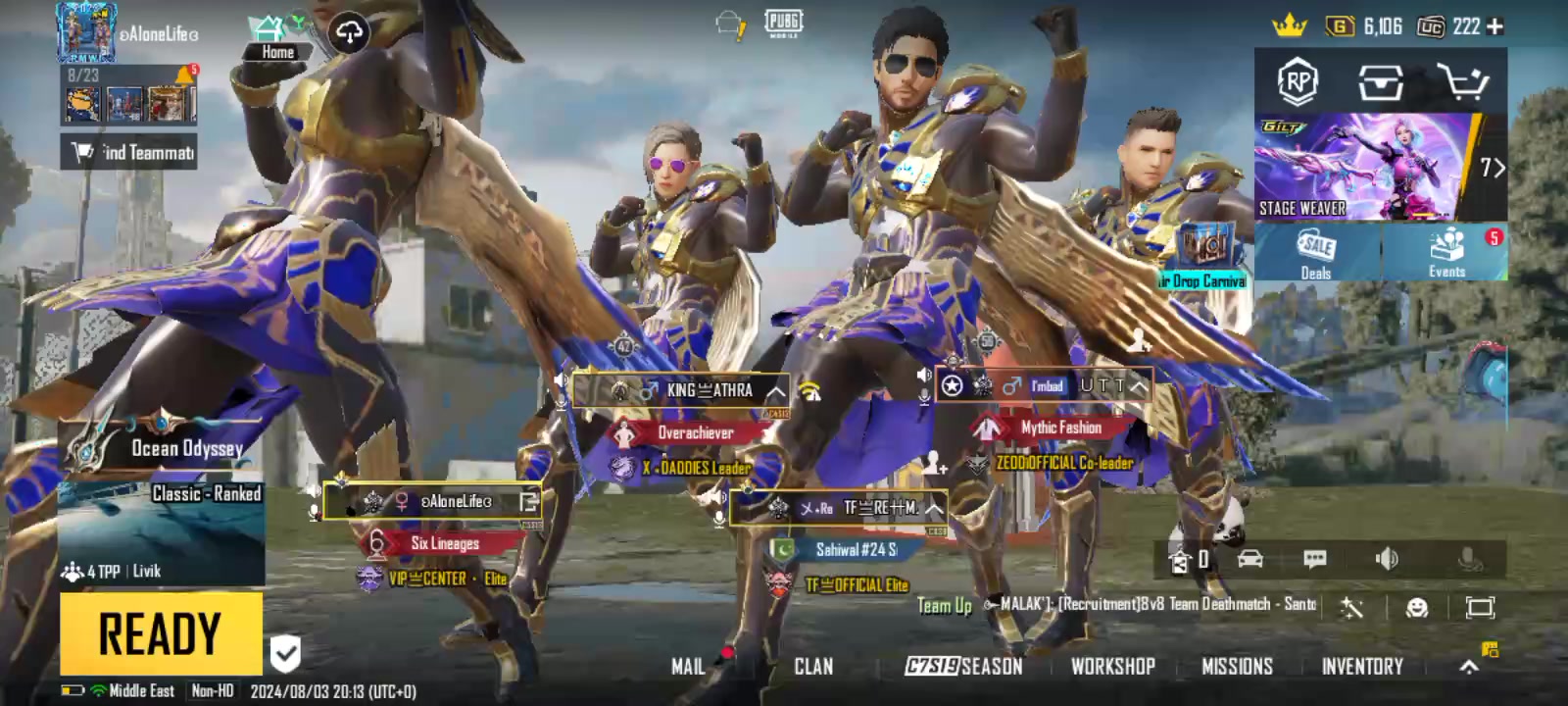1568x706 pixels.
Task: View the Stage Weaver banner
Action: click(x=1367, y=167)
